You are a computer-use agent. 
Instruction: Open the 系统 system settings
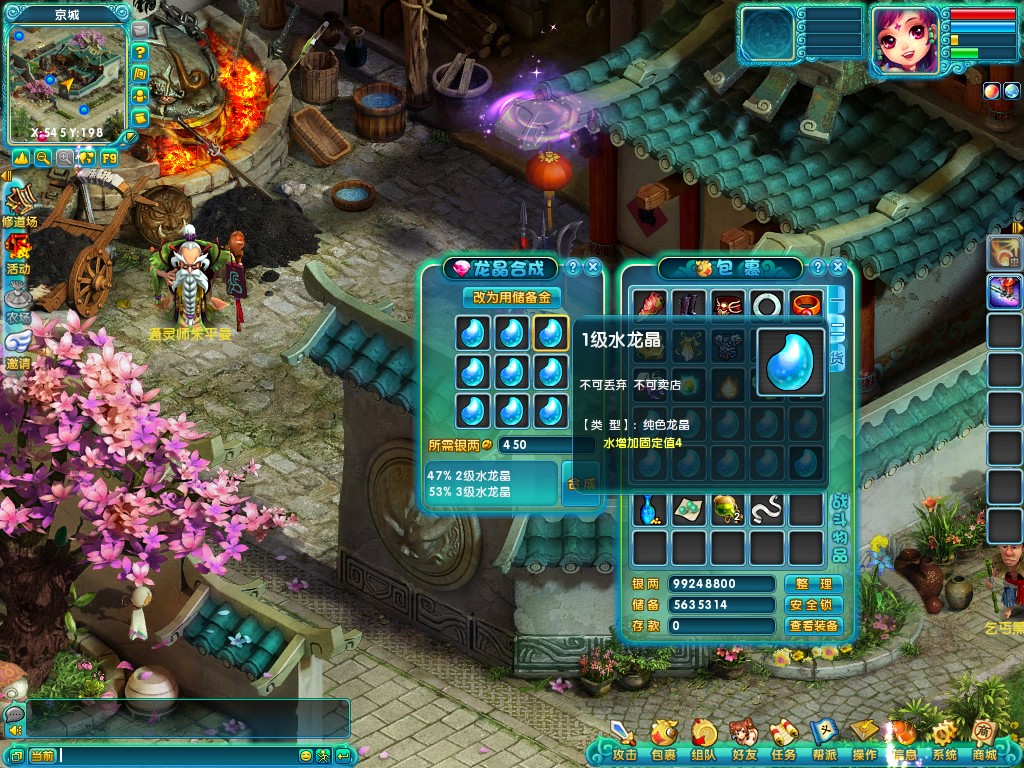944,742
